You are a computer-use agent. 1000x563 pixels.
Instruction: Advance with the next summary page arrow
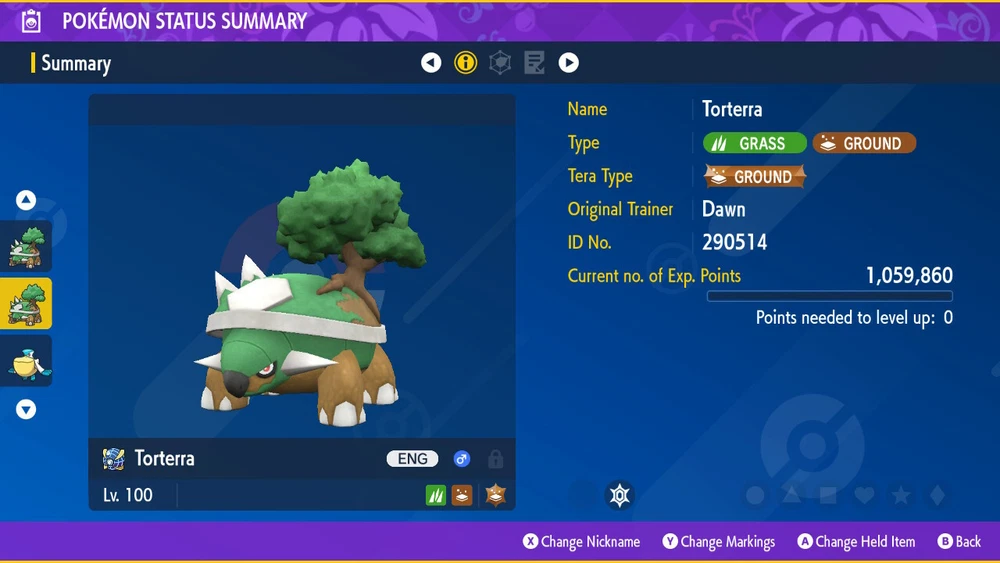(x=568, y=63)
